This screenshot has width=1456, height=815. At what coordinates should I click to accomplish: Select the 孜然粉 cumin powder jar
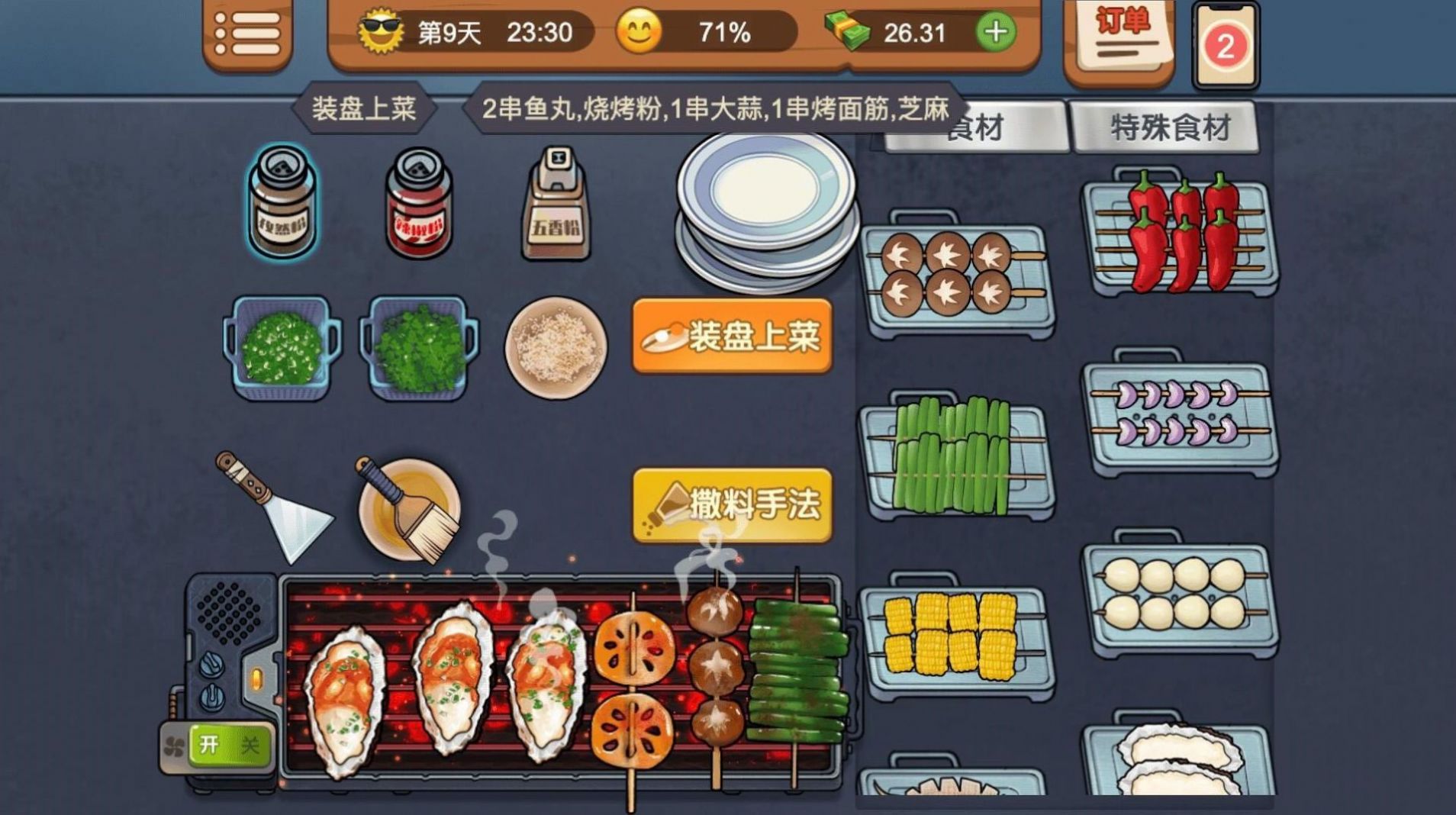click(284, 202)
